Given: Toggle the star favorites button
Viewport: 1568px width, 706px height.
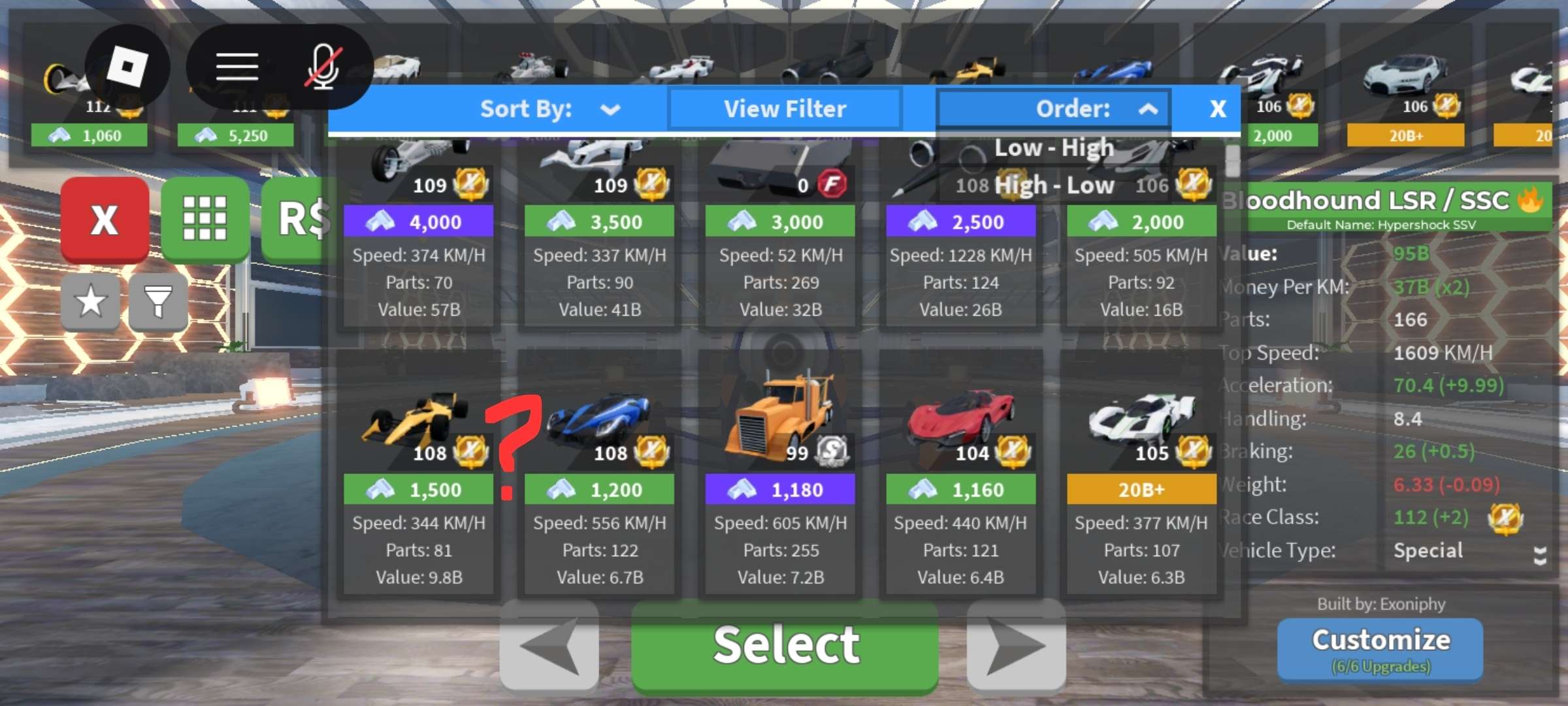Looking at the screenshot, I should coord(91,301).
